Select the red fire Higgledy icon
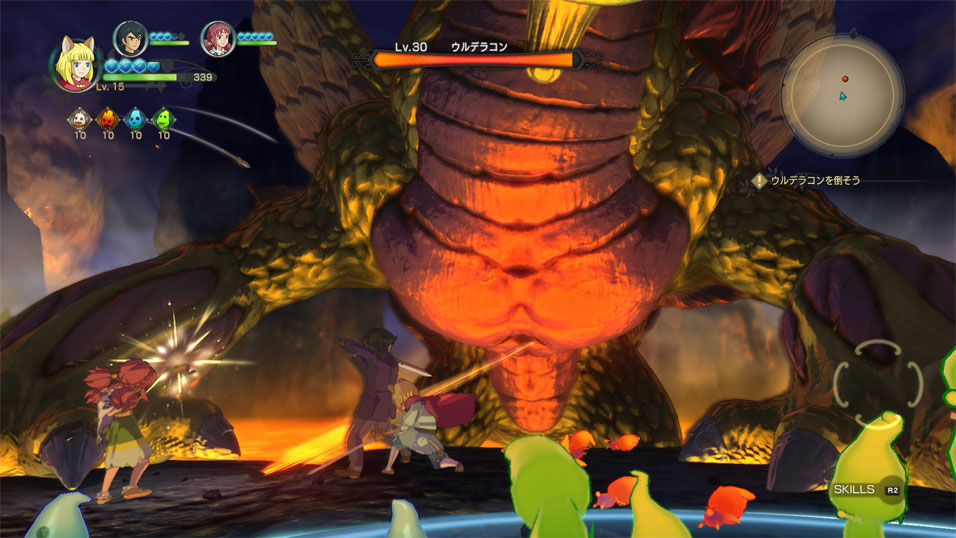Image resolution: width=956 pixels, height=538 pixels. tap(107, 120)
